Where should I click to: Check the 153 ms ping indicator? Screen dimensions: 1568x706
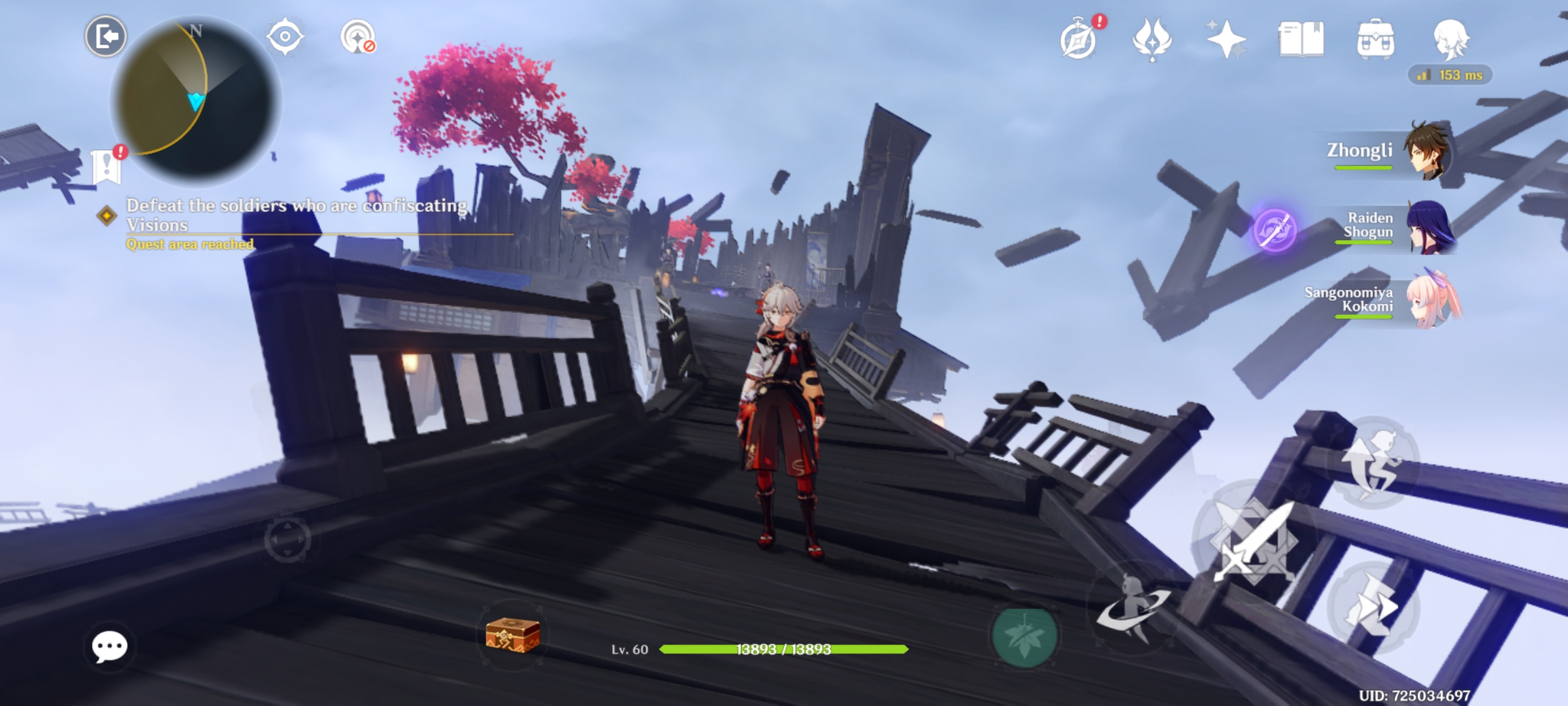(1449, 76)
